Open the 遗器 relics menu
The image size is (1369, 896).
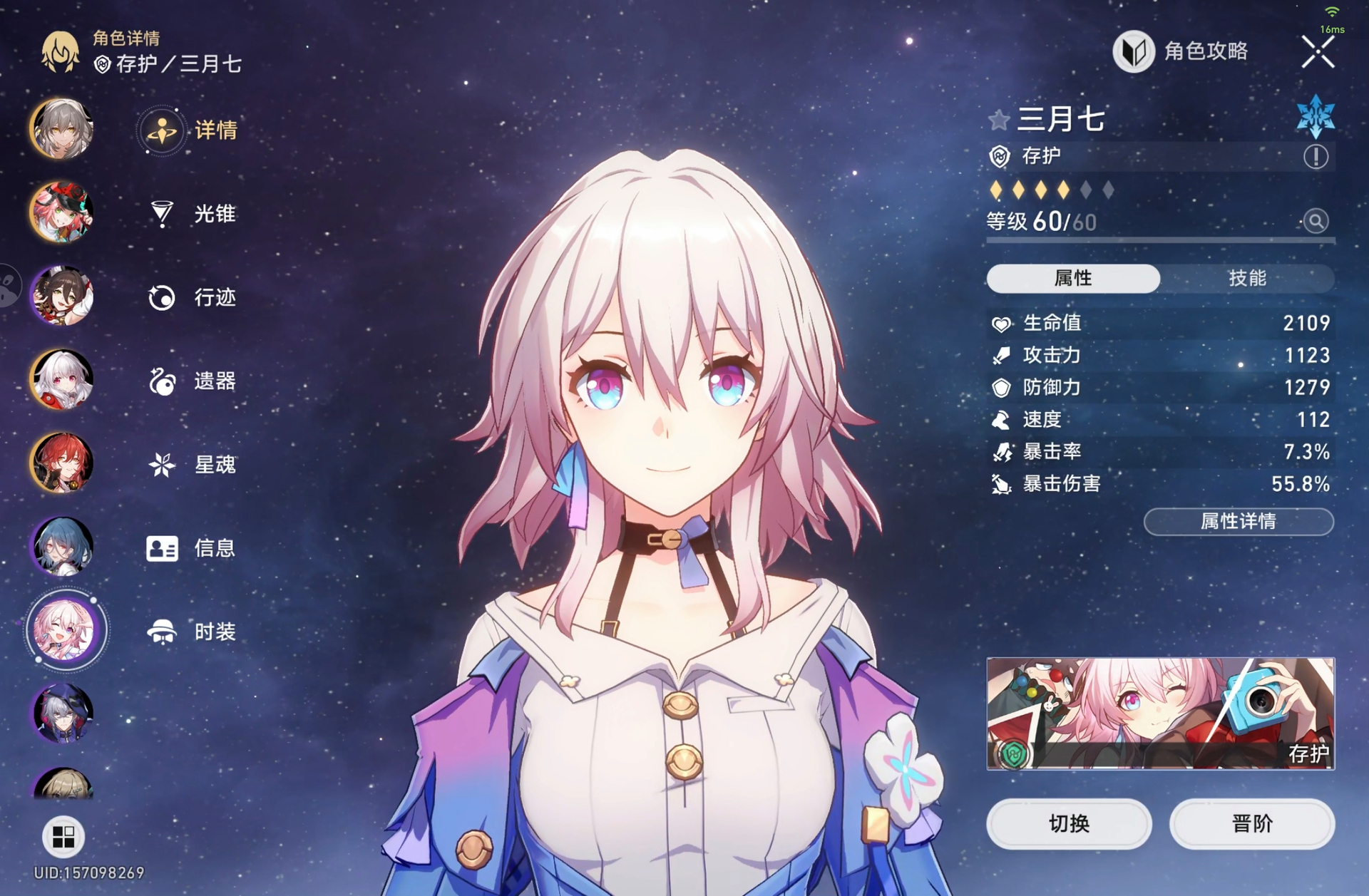(x=191, y=381)
